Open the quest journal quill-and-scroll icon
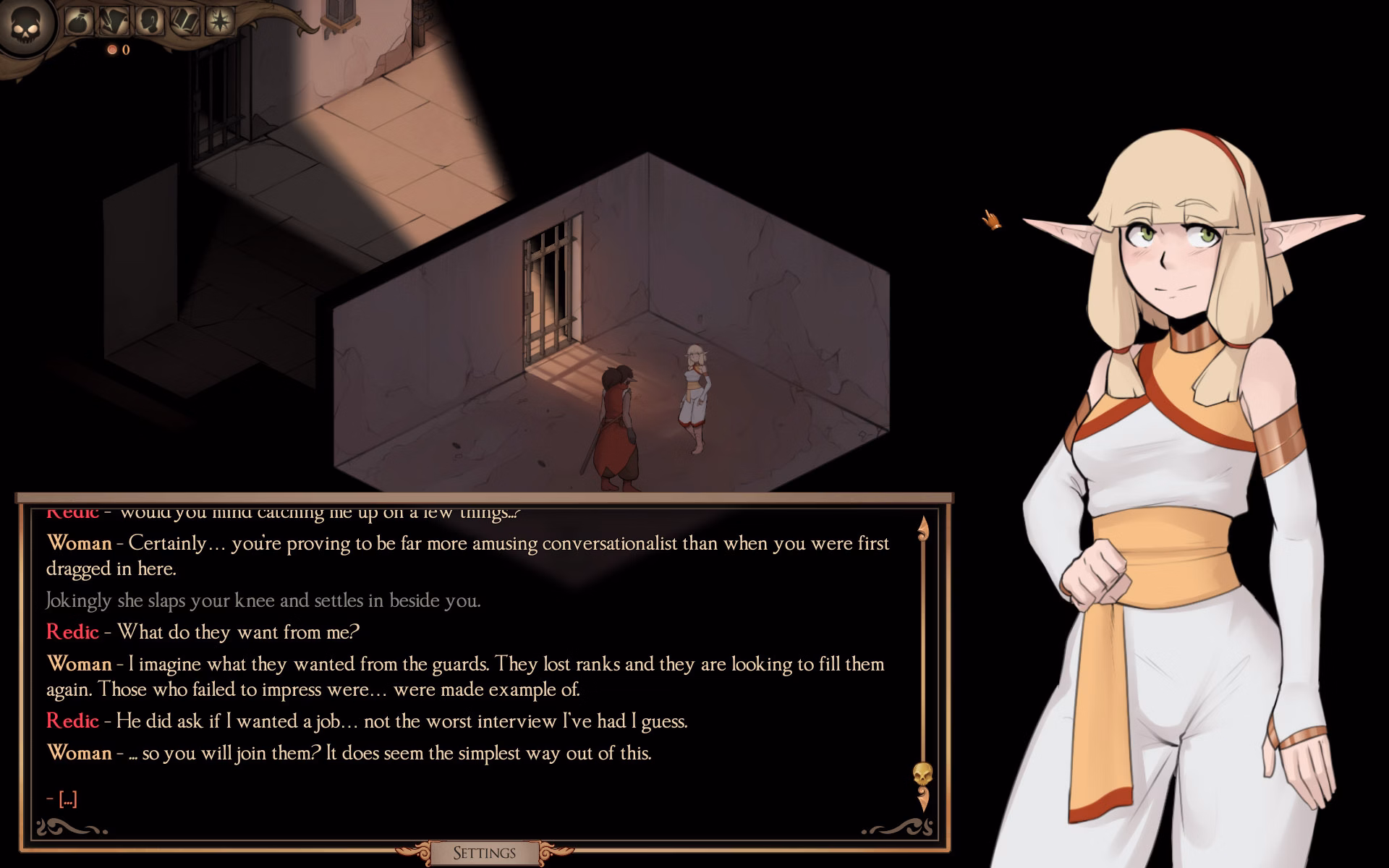Screen dimensions: 1389x868 115,20
